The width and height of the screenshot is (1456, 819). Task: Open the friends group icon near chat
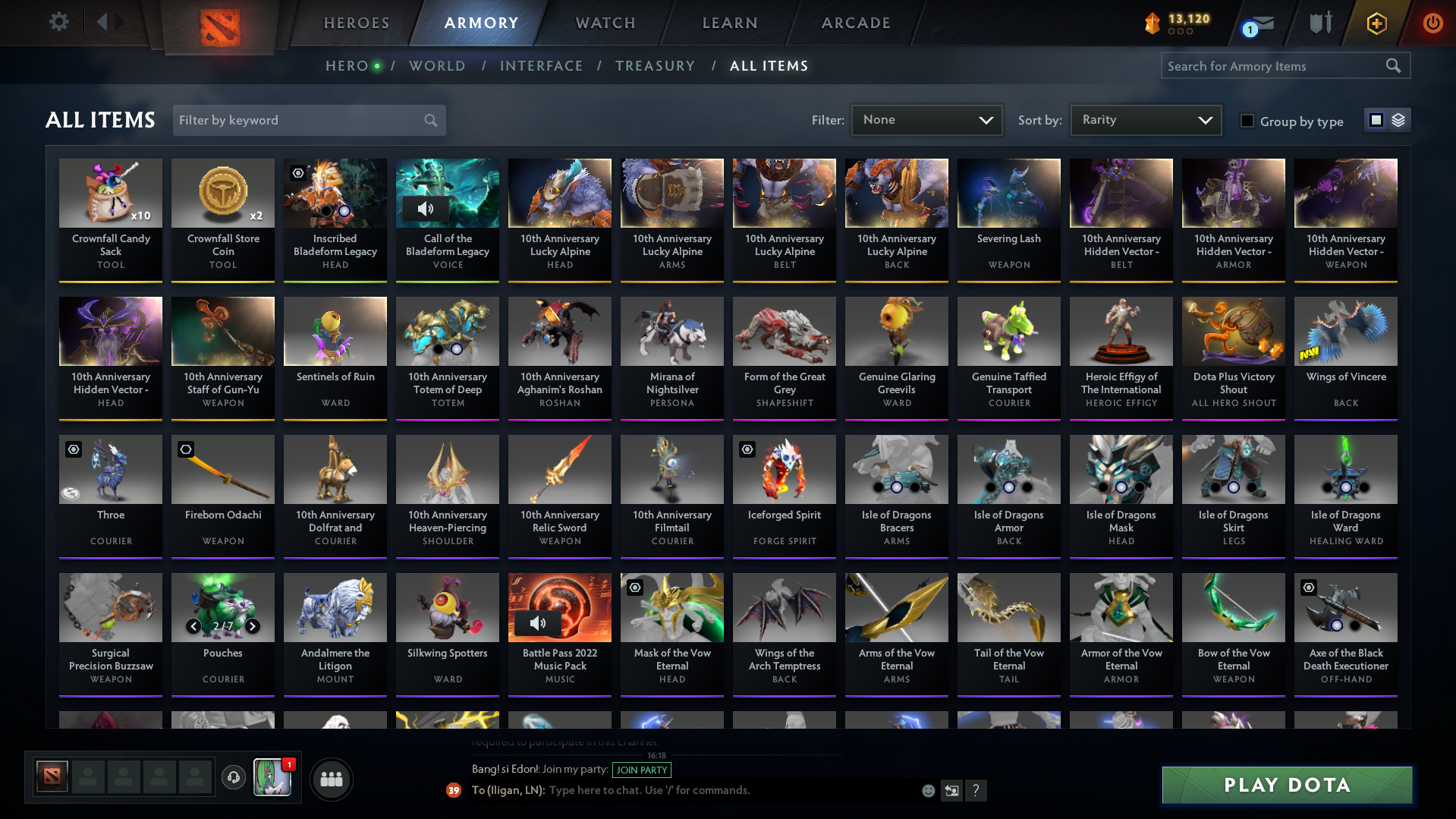coord(331,779)
